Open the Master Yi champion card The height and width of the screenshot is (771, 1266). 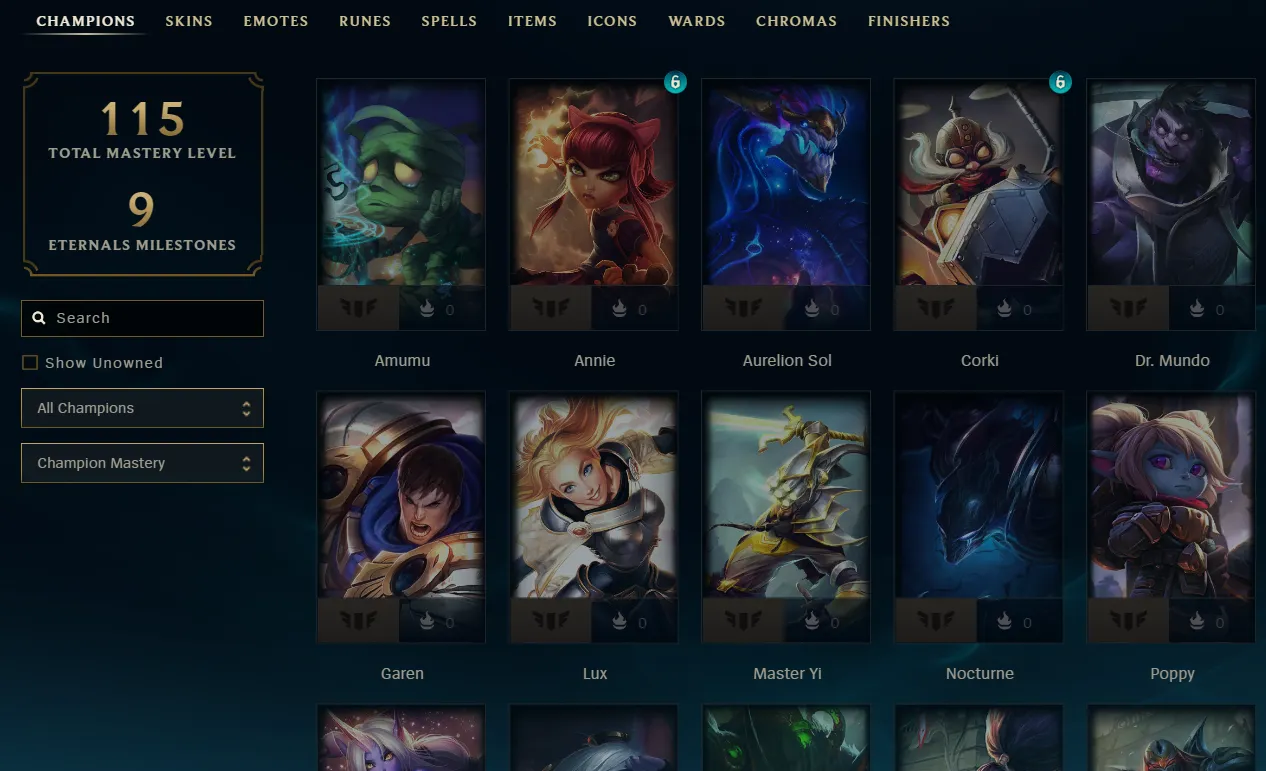(786, 497)
